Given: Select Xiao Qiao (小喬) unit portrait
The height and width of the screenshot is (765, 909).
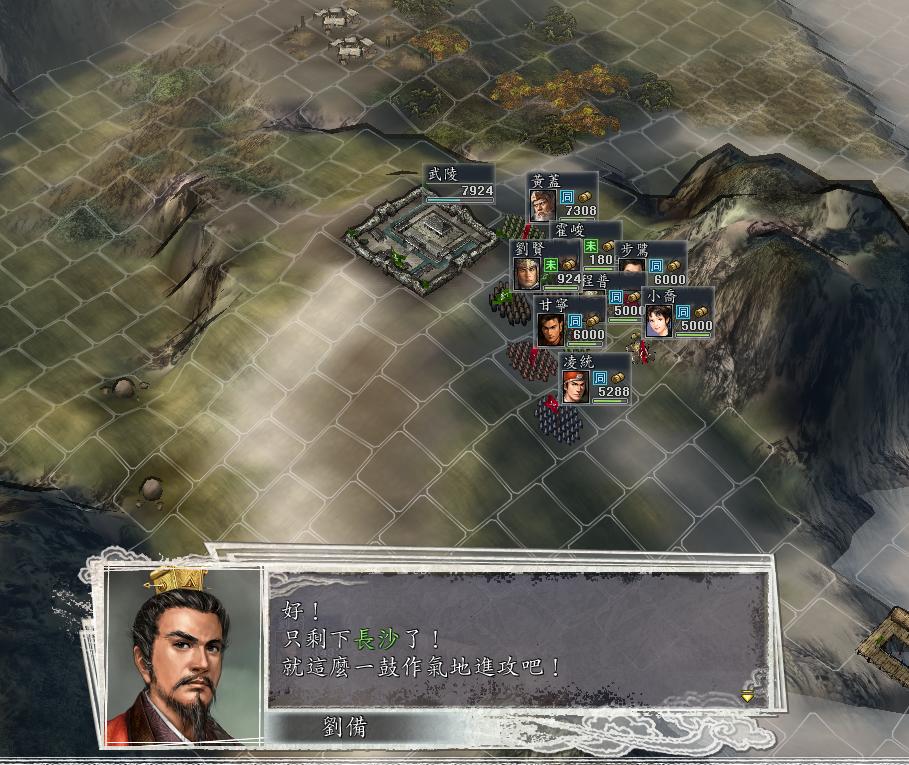Looking at the screenshot, I should [659, 320].
